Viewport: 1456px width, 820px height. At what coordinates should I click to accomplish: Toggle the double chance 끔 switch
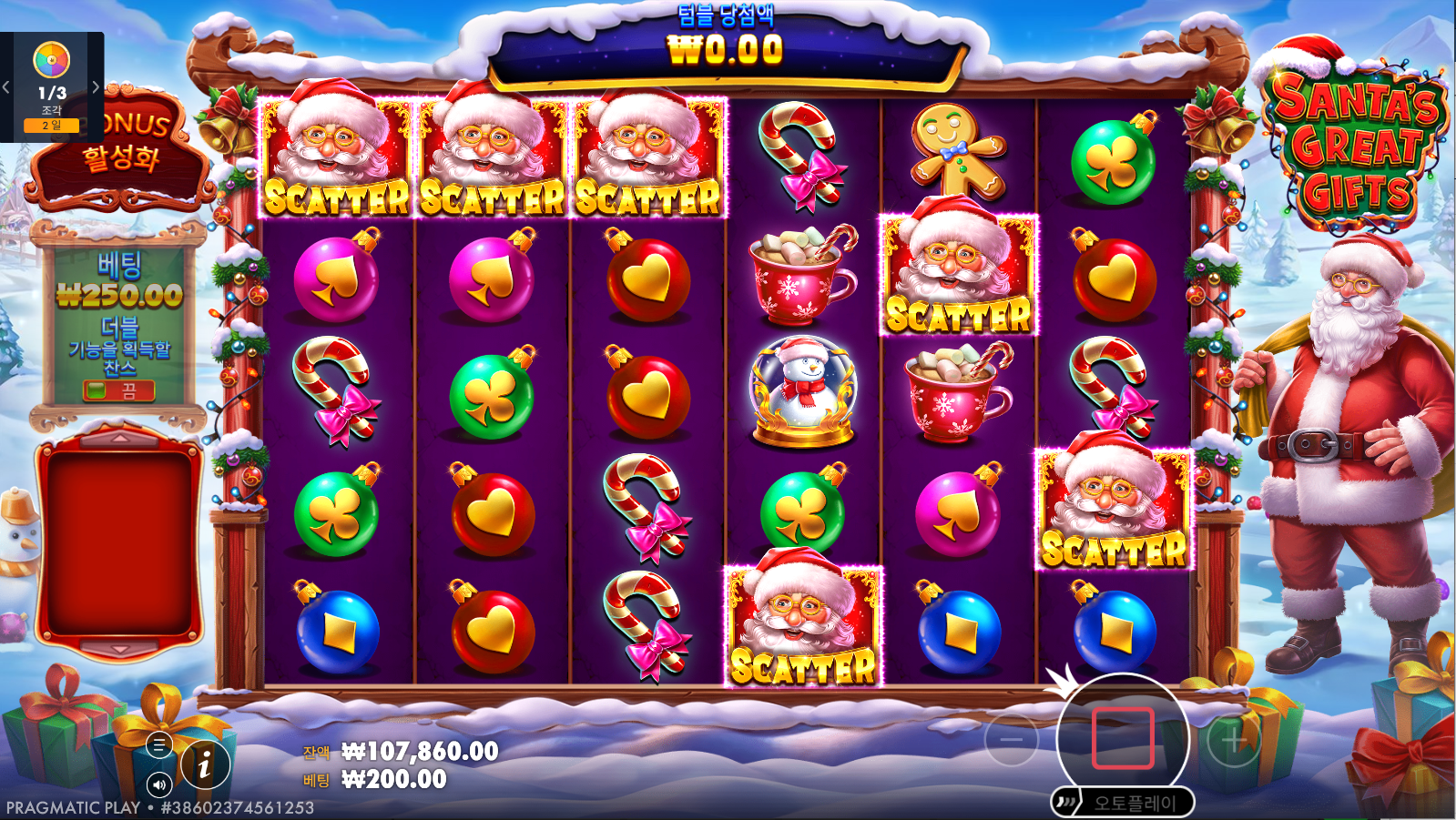tap(118, 391)
